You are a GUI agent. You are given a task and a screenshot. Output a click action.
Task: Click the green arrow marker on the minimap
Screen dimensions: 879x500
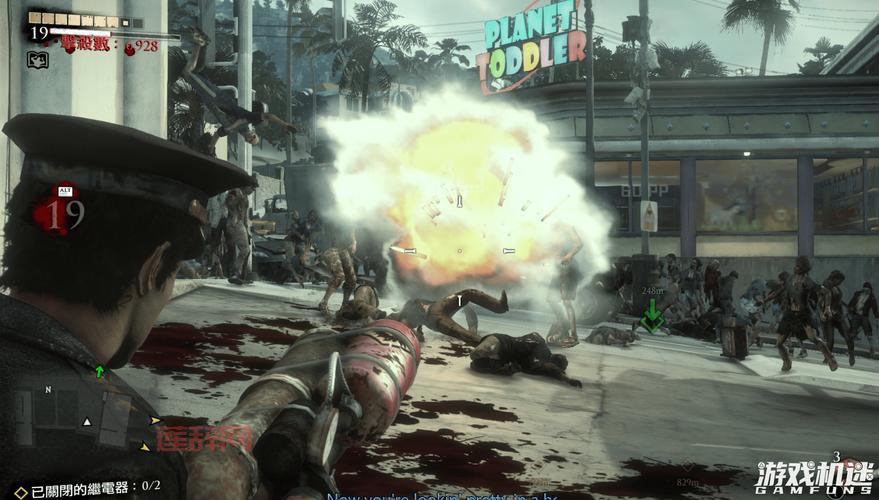click(100, 372)
